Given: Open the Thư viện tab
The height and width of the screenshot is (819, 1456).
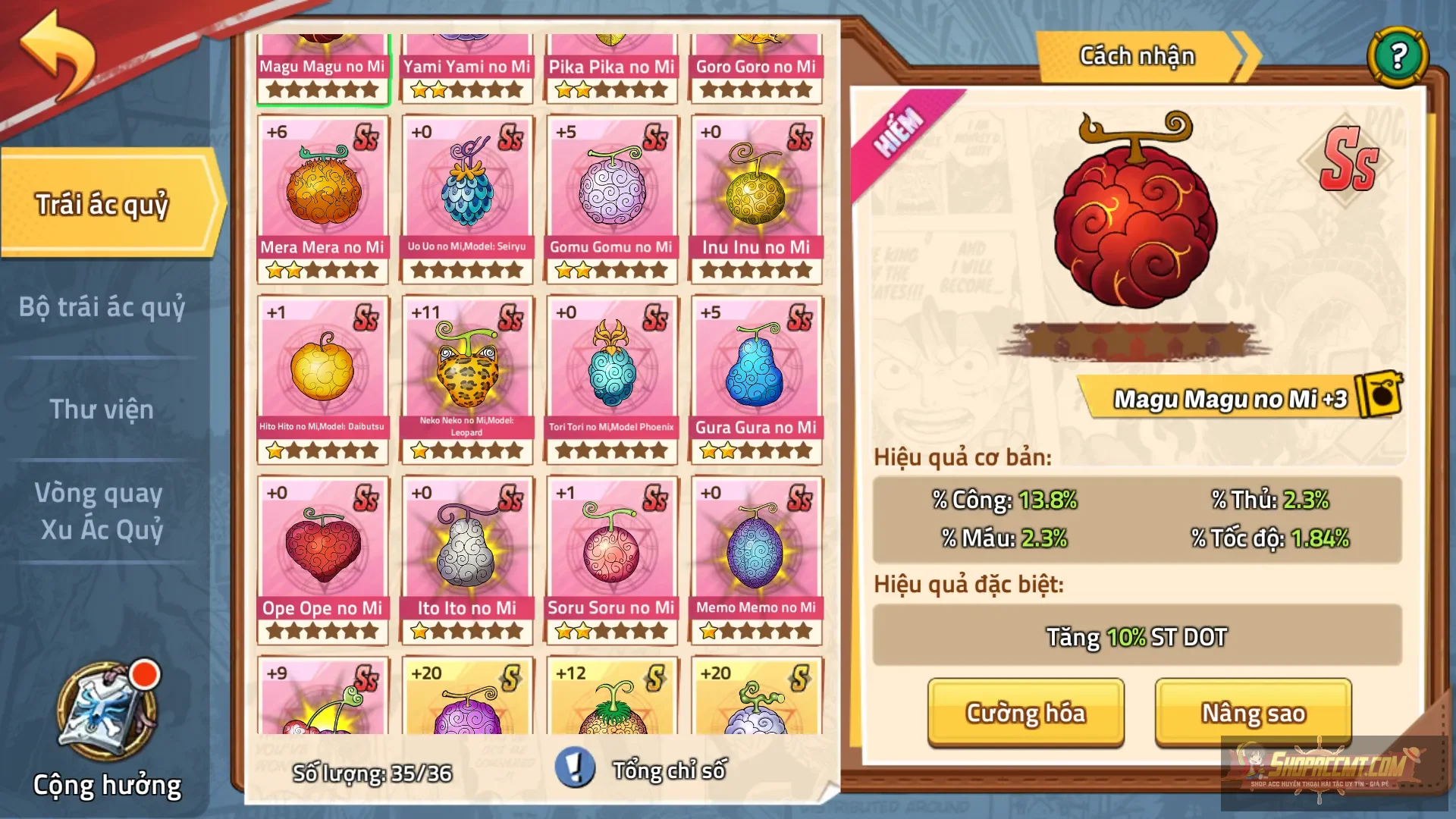Looking at the screenshot, I should pyautogui.click(x=102, y=409).
